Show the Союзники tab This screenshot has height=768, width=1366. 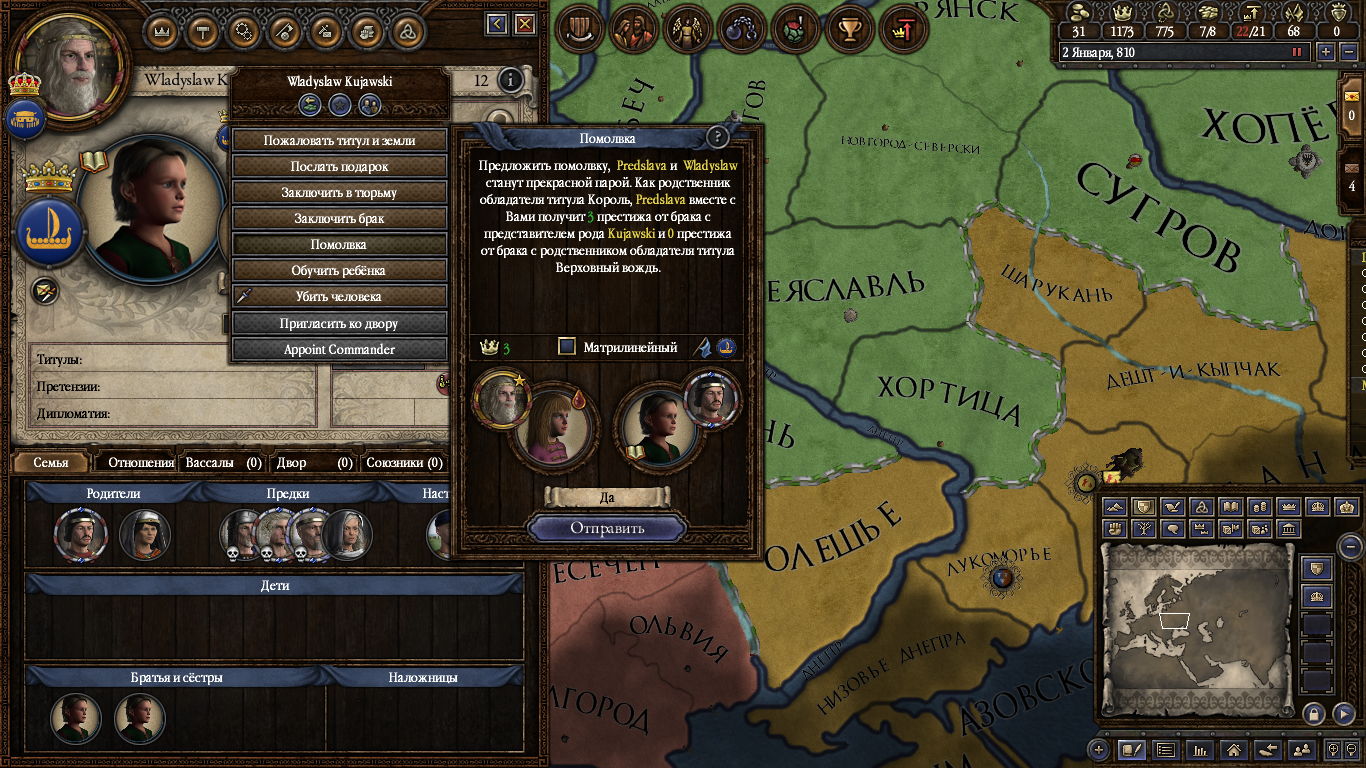click(x=404, y=463)
